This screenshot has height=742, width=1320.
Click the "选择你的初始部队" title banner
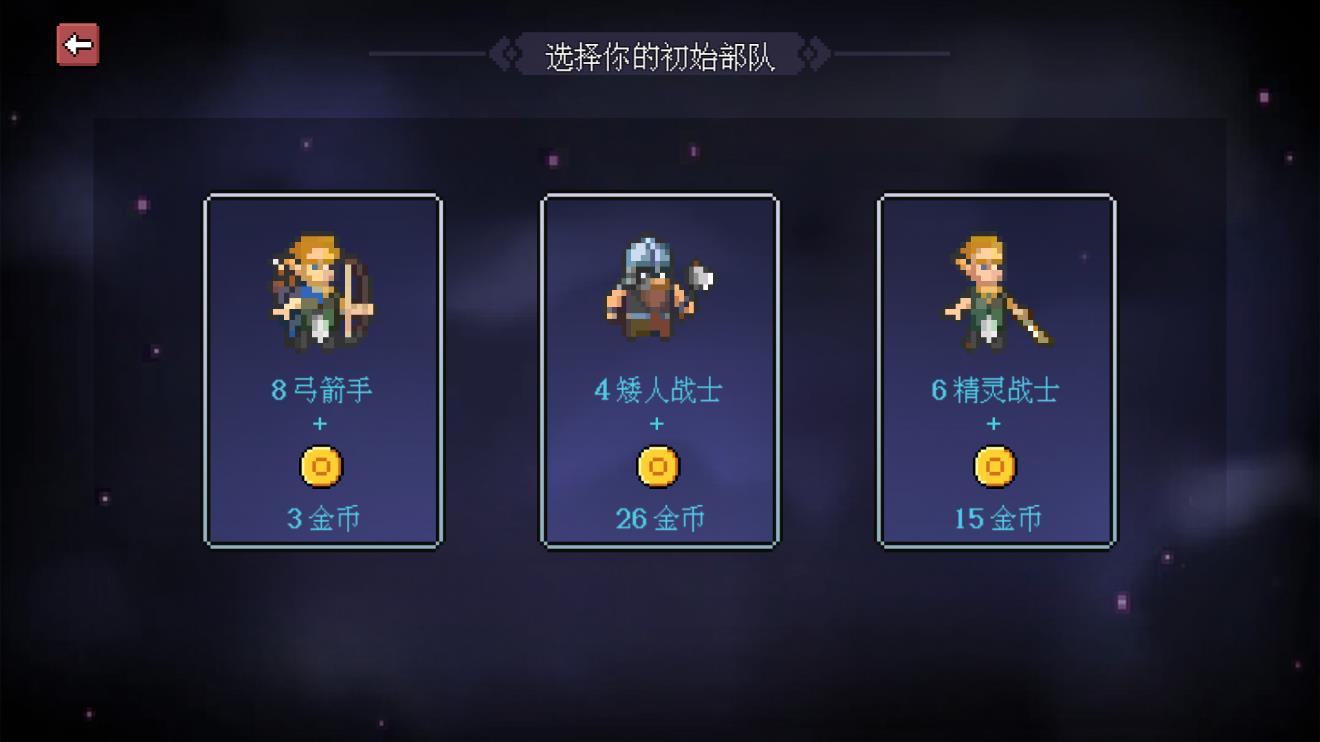pos(660,53)
